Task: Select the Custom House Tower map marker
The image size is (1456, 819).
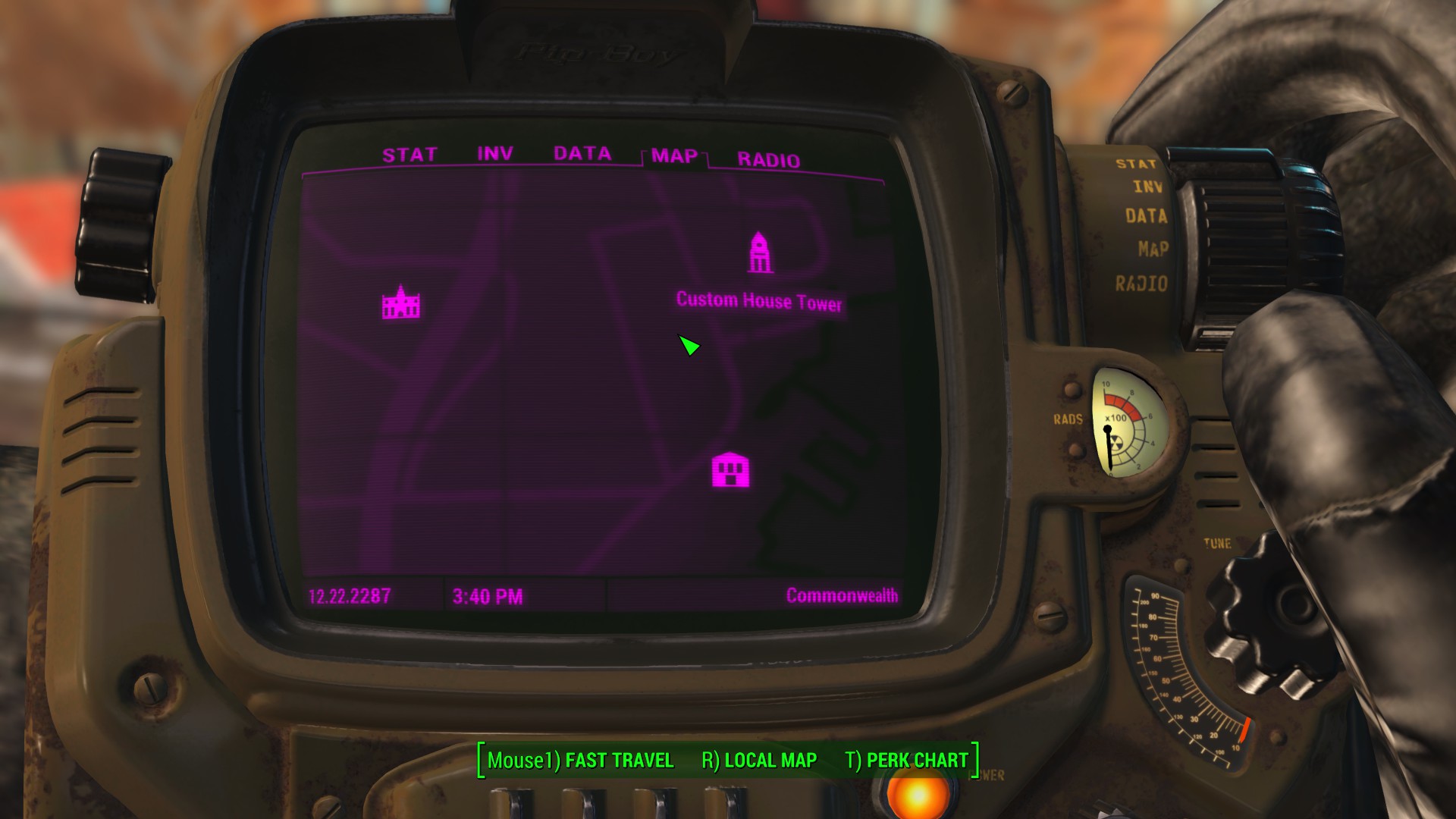Action: [760, 253]
